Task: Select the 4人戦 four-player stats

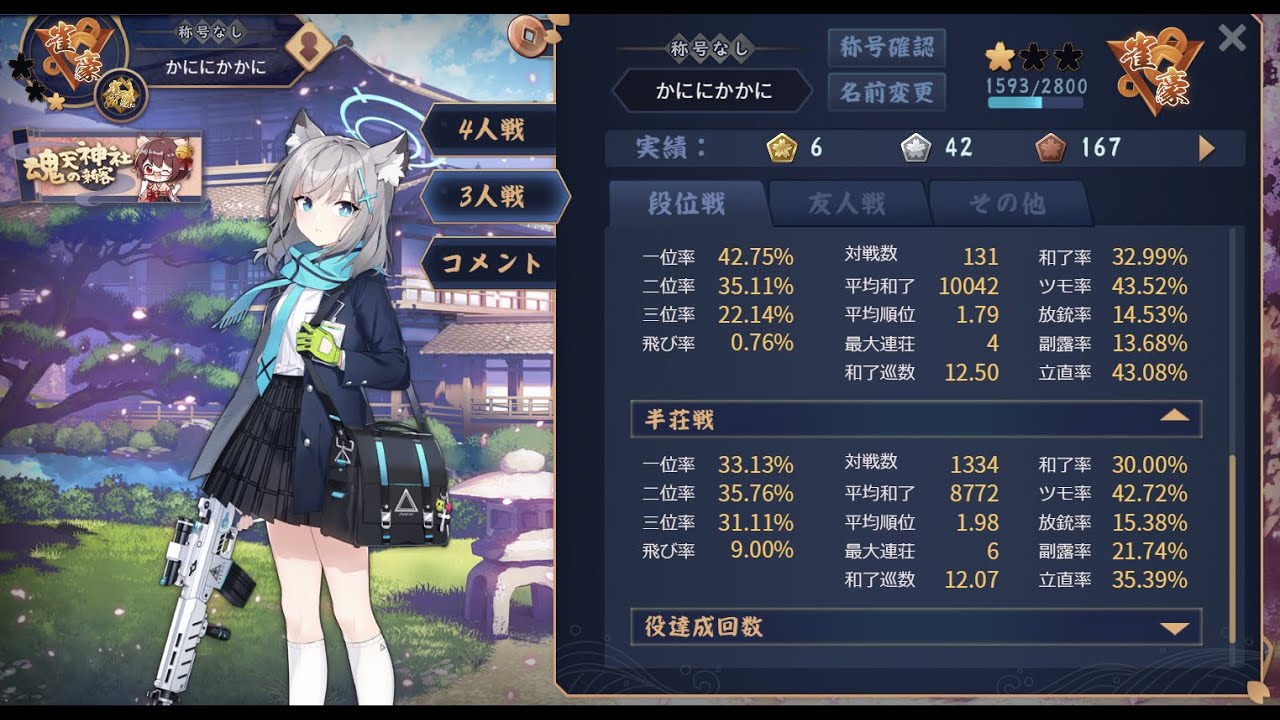Action: (491, 129)
